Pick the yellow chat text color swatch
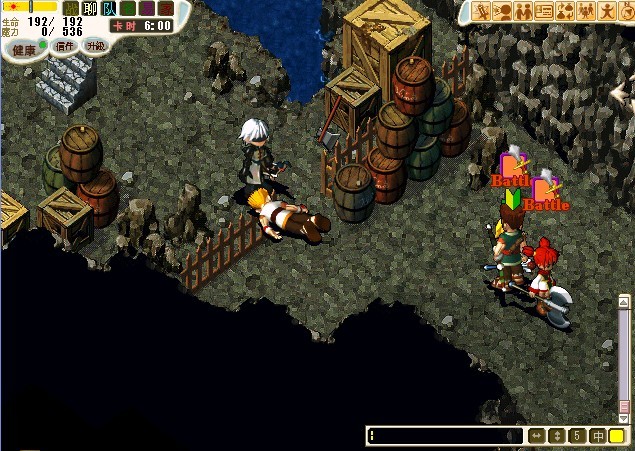Viewport: 635px width, 451px height. pyautogui.click(x=616, y=436)
